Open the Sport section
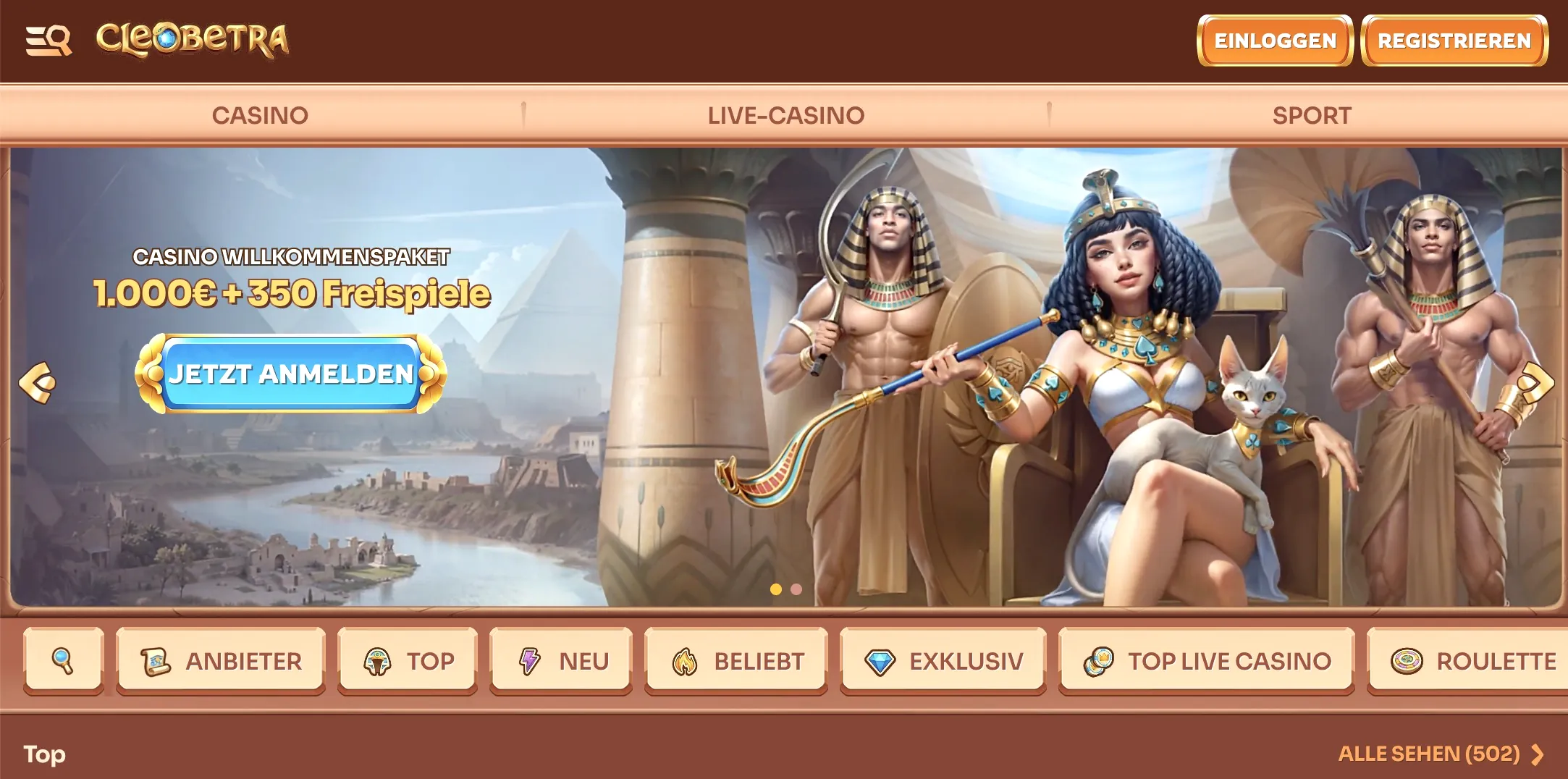This screenshot has height=779, width=1568. click(x=1312, y=114)
